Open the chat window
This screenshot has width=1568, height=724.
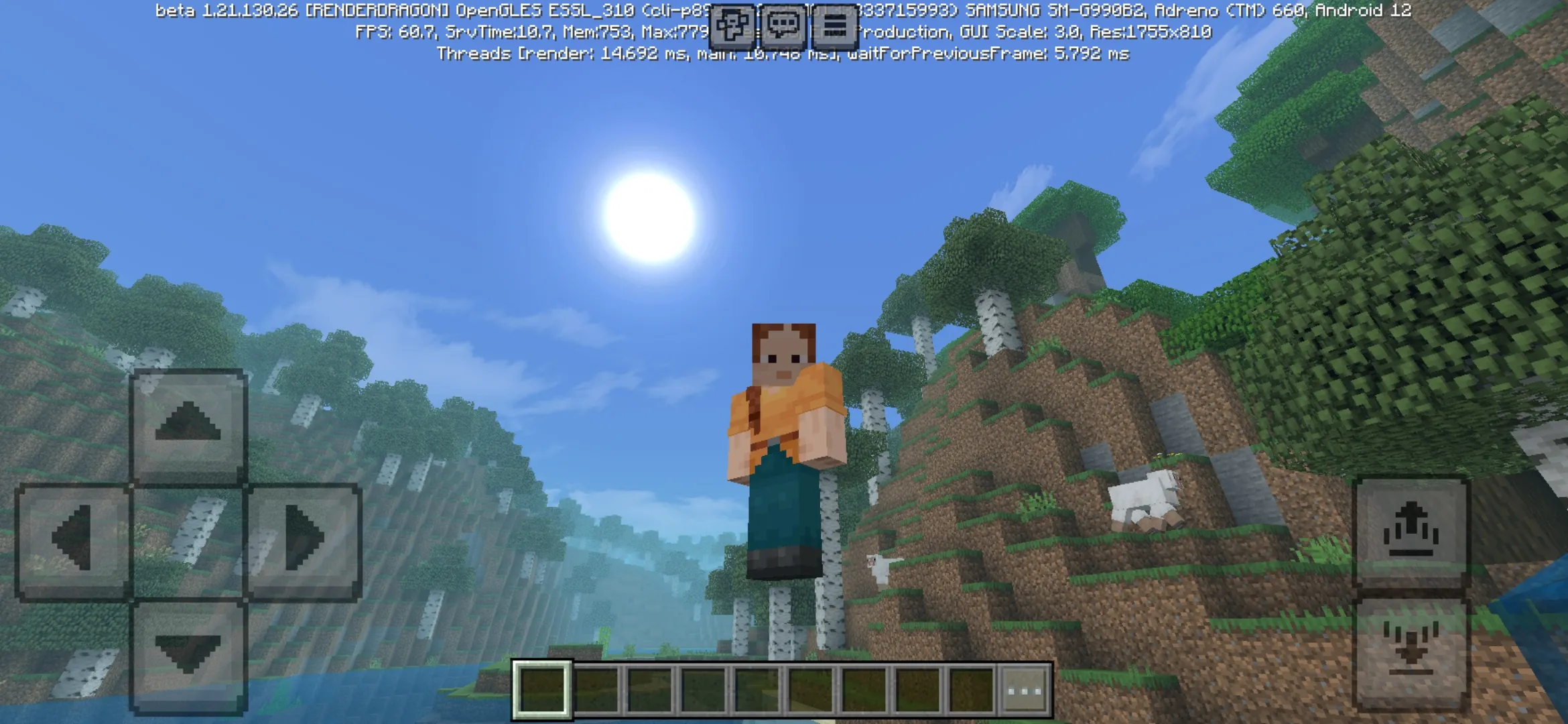782,27
